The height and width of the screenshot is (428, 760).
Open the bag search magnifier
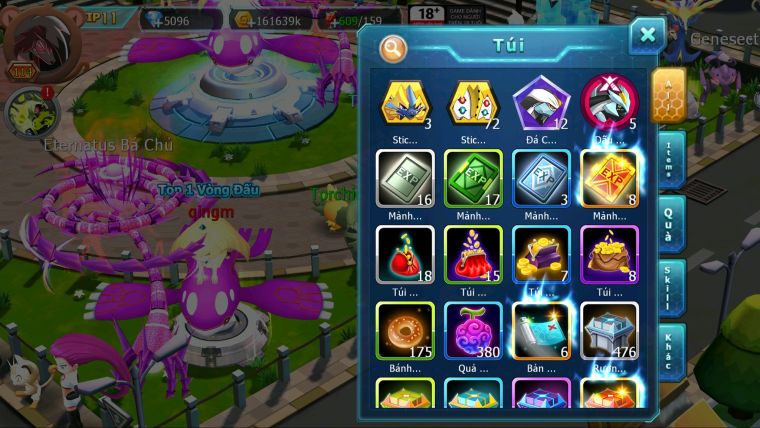click(394, 48)
